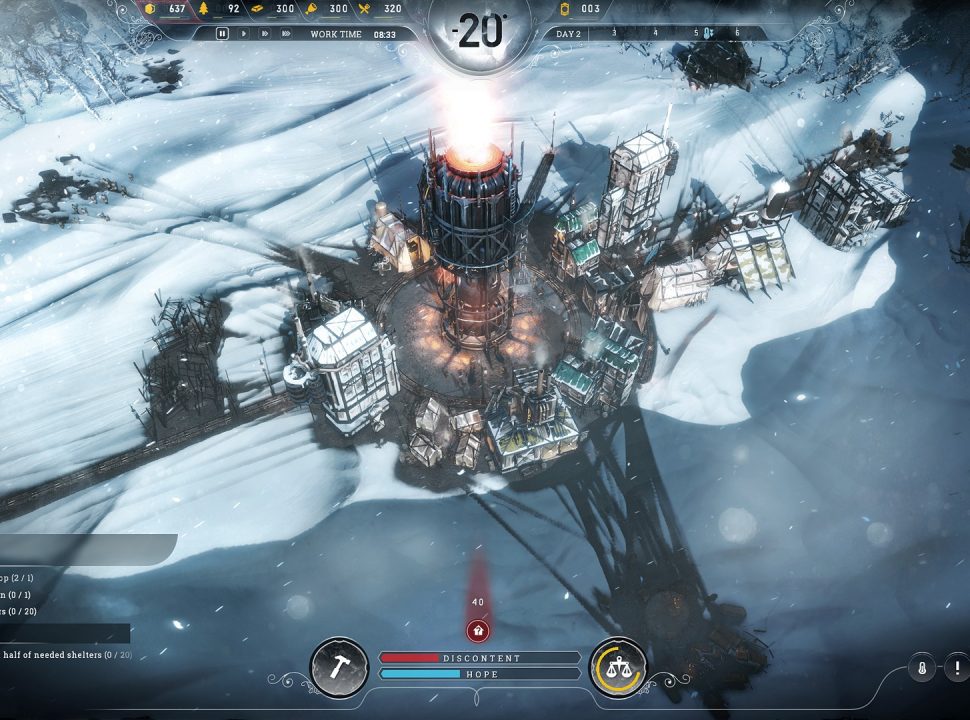This screenshot has height=720, width=970.
Task: Open the Book of Laws scales button
Action: click(617, 666)
